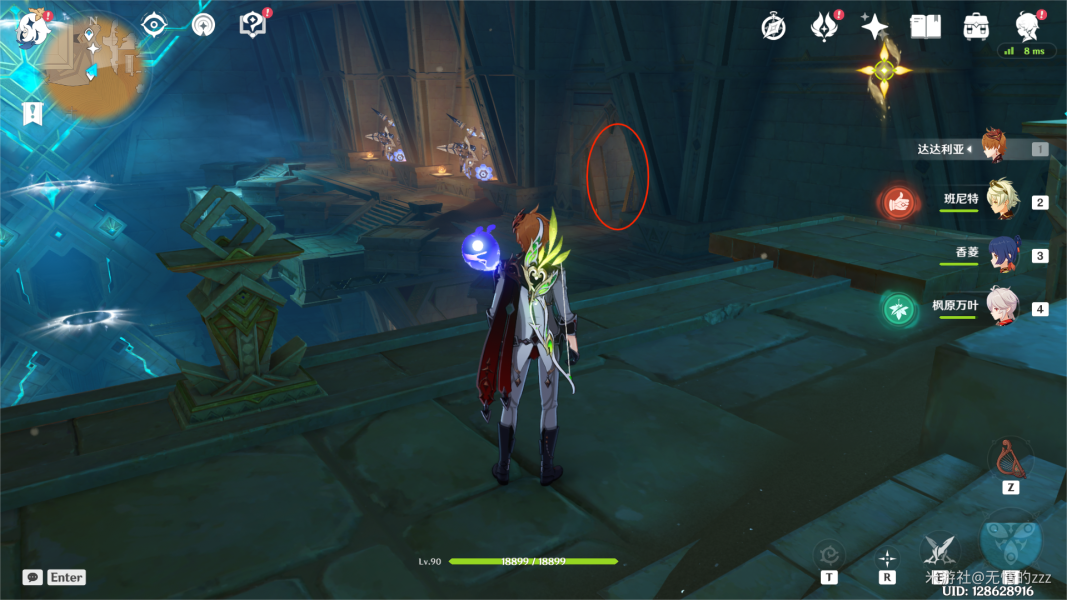Activate the crossed-blades elemental skill

coord(939,549)
